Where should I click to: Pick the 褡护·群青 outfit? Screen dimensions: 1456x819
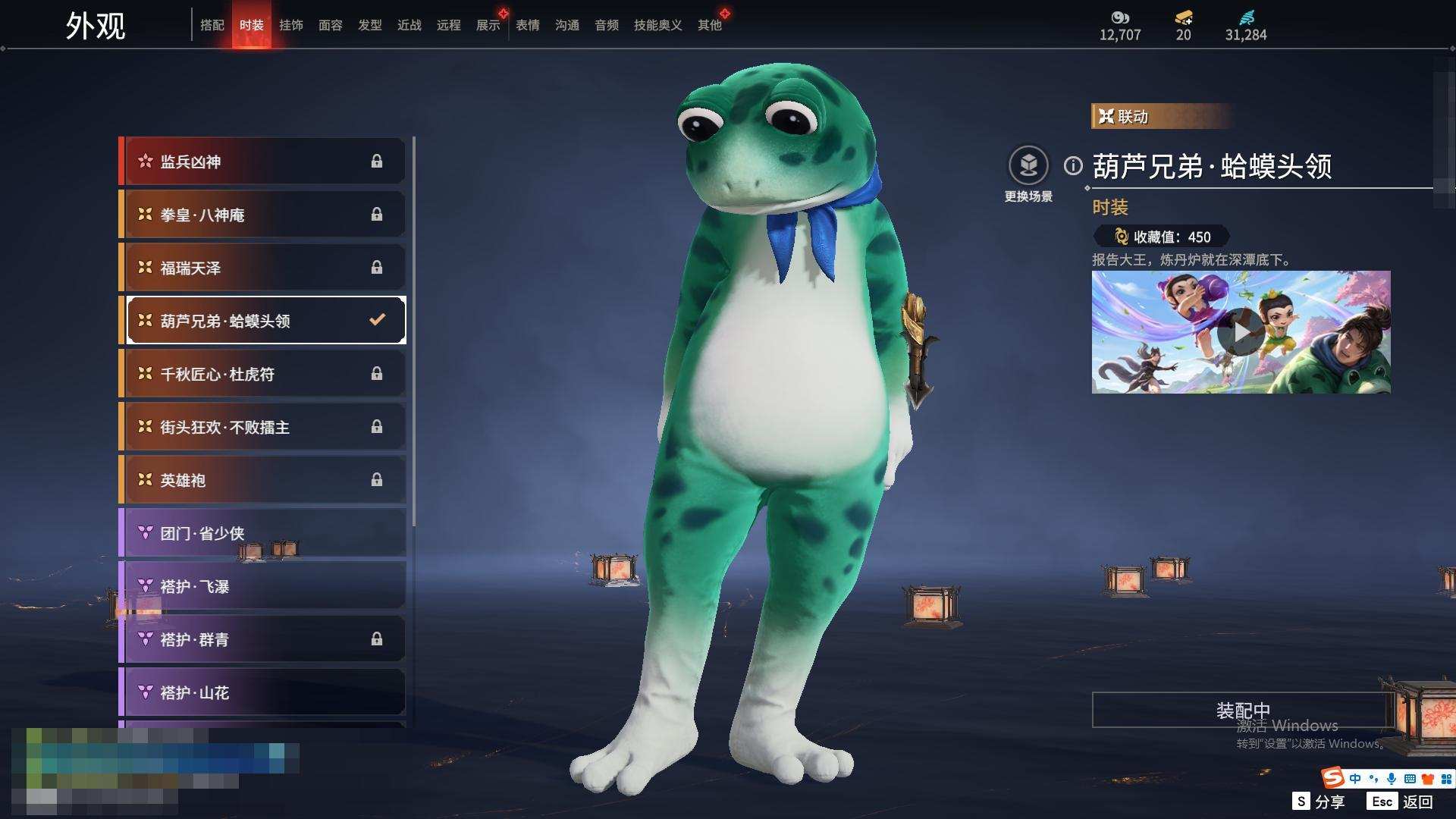(x=262, y=639)
